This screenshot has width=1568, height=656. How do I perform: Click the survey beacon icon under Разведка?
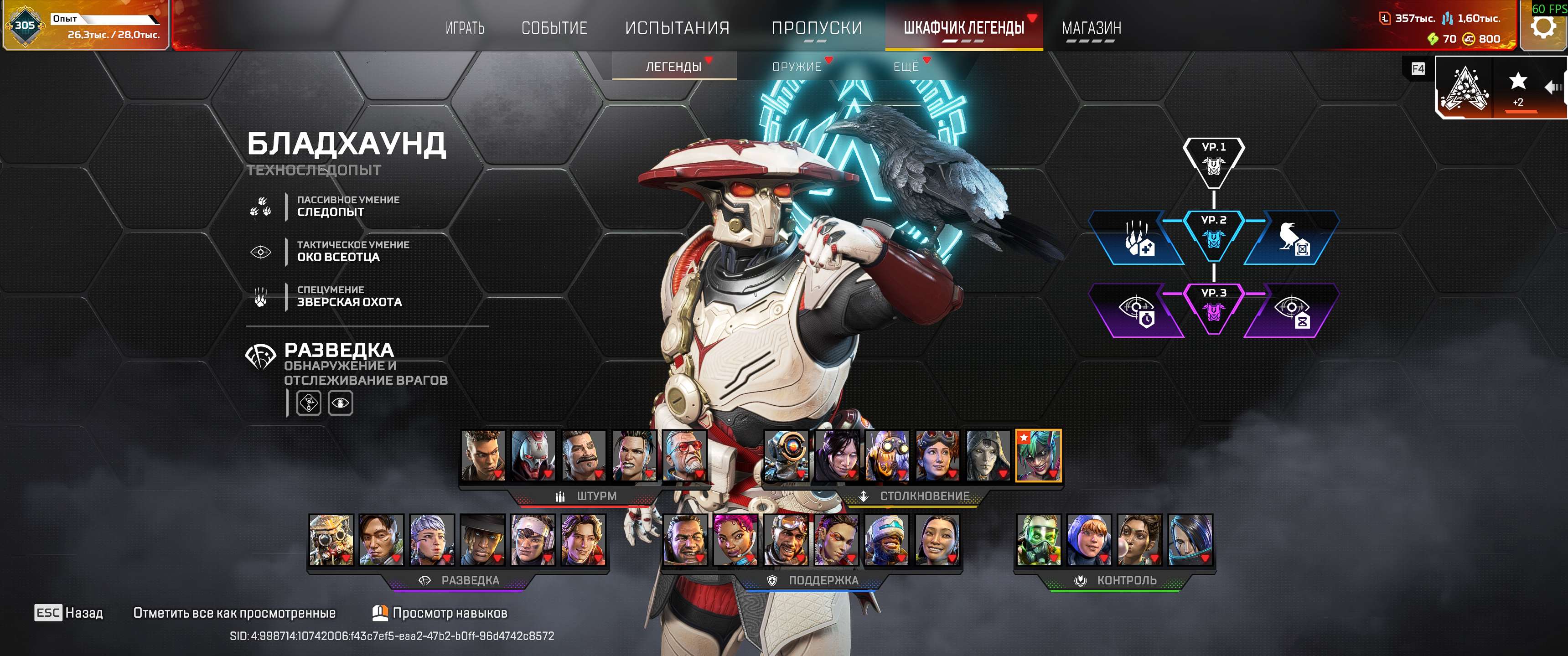tap(309, 402)
